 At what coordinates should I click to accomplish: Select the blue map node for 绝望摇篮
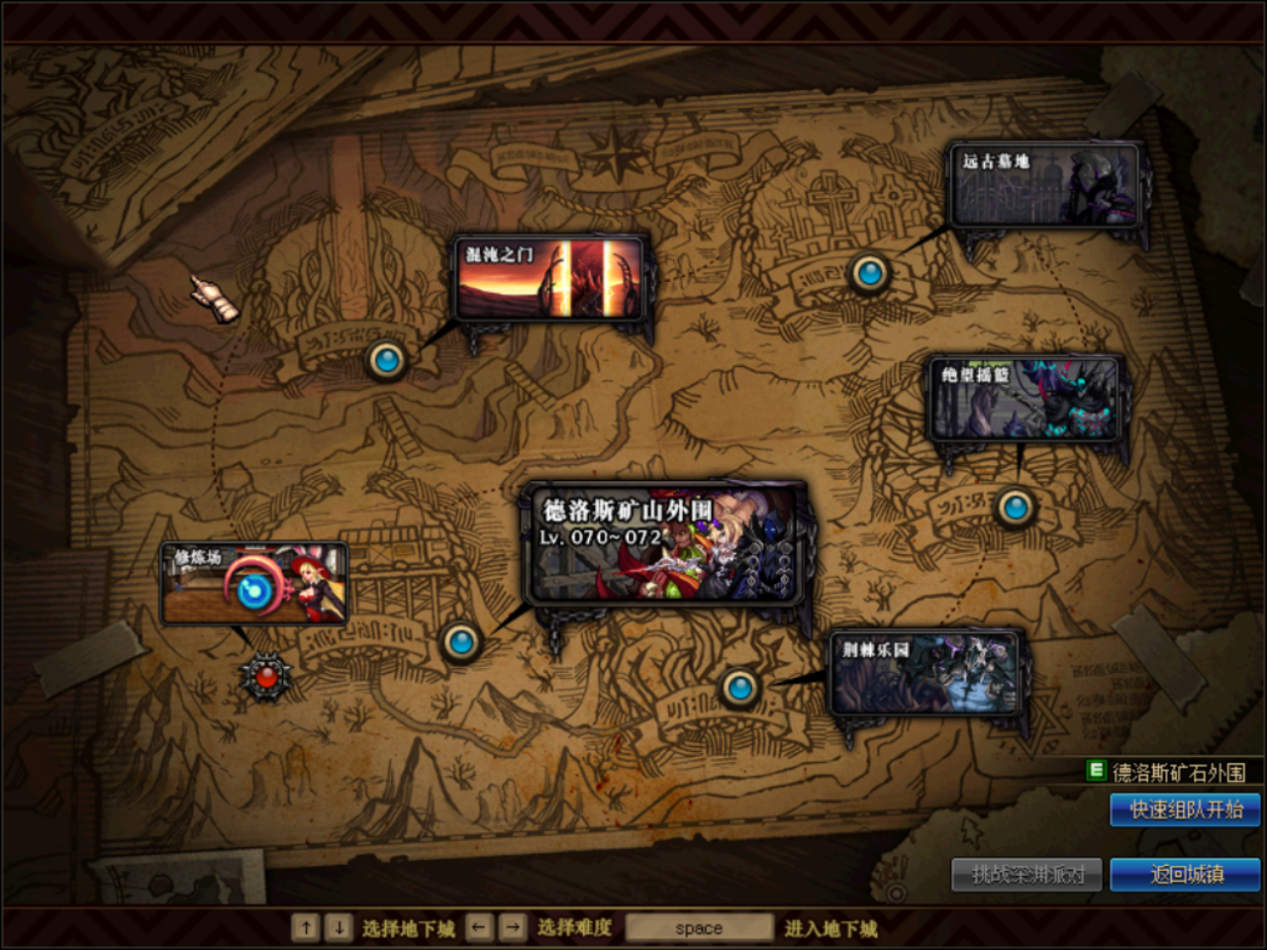[1016, 508]
